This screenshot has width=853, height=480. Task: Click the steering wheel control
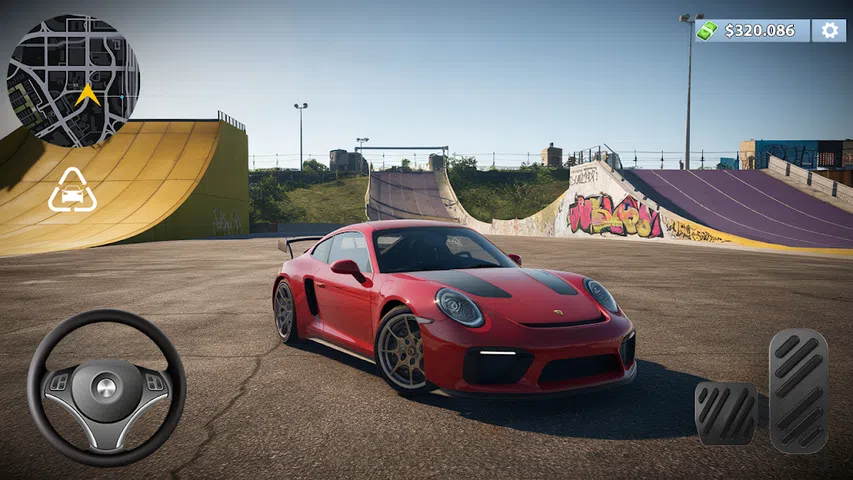[106, 387]
